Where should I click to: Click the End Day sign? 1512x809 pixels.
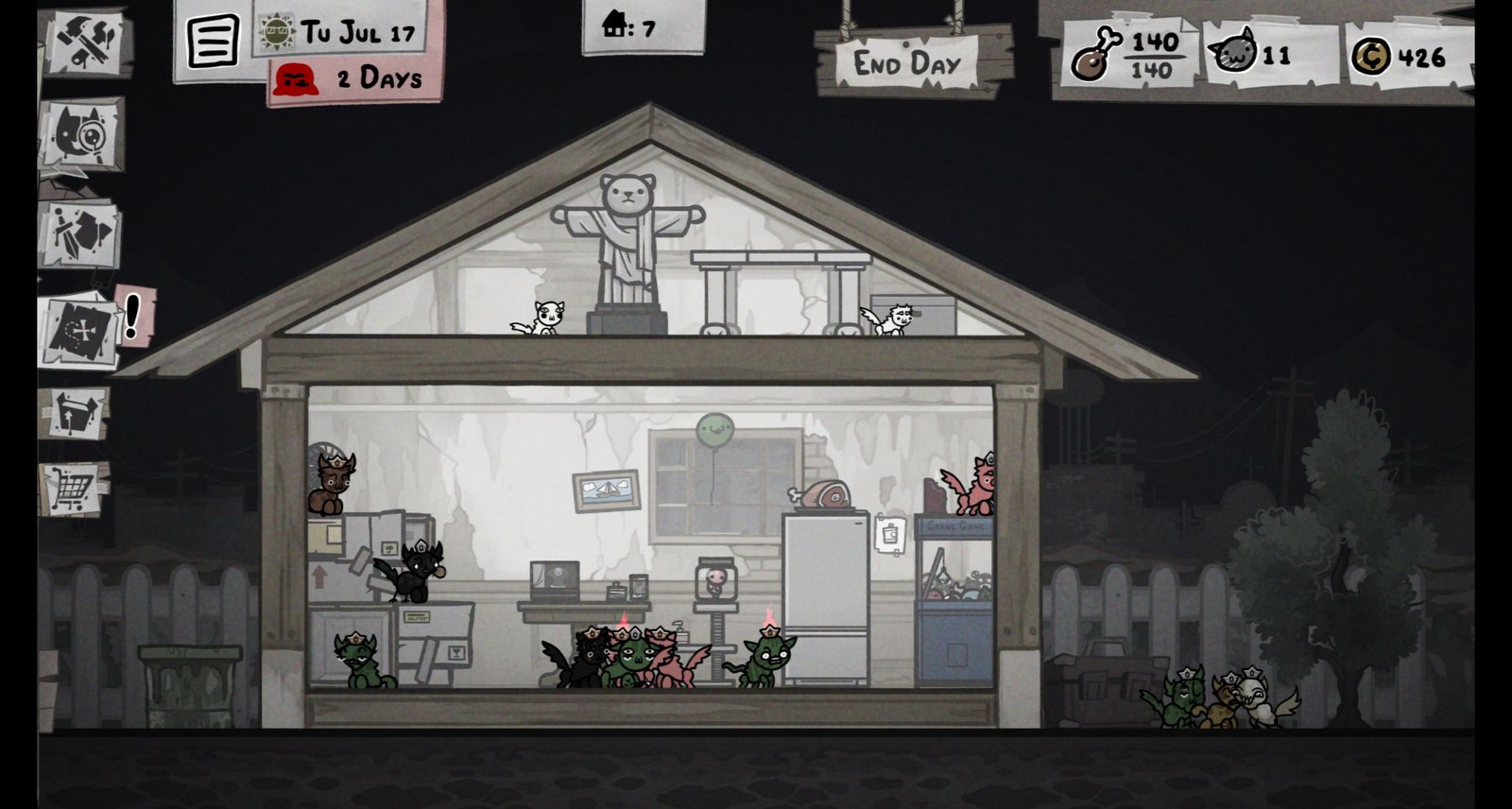click(906, 64)
